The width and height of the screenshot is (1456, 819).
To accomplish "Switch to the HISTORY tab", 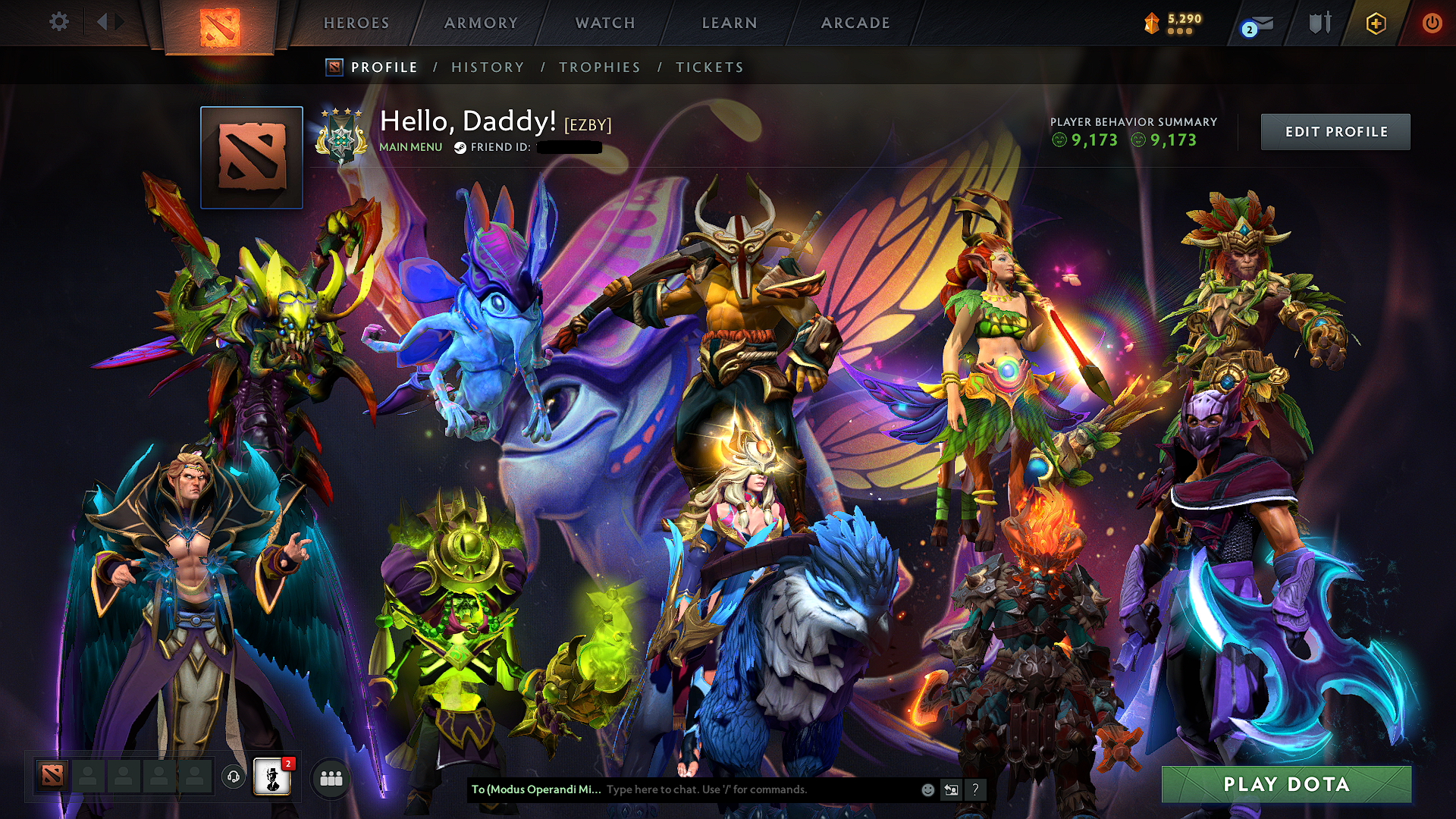I will pos(486,67).
